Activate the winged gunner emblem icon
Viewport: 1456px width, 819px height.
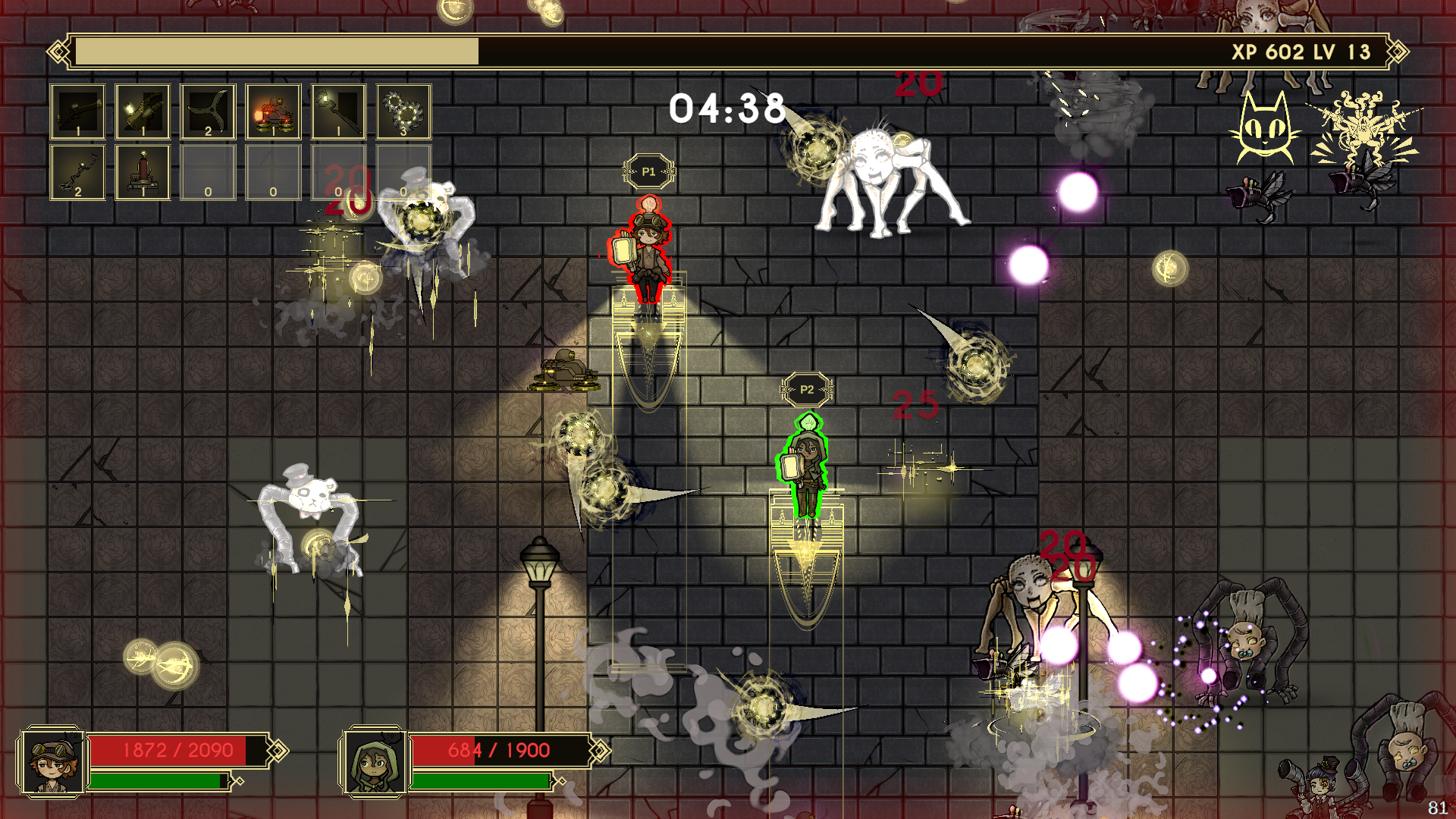tap(1363, 129)
